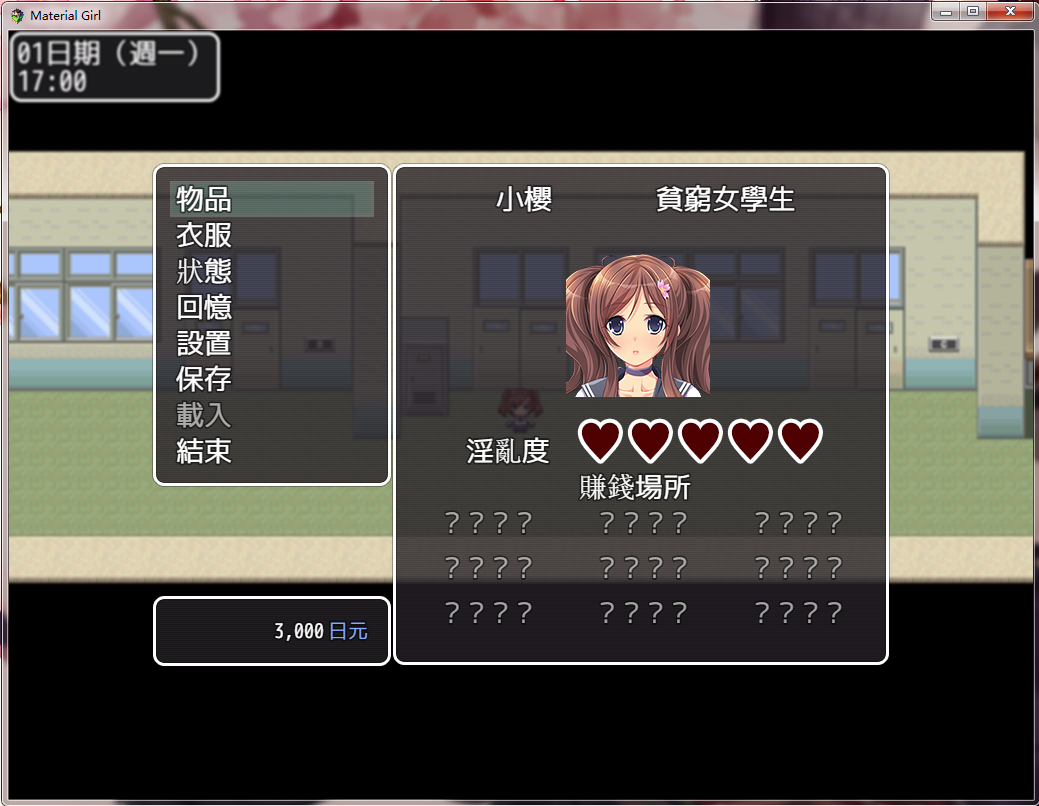Minimize the game window
The image size is (1039, 806).
[x=946, y=11]
